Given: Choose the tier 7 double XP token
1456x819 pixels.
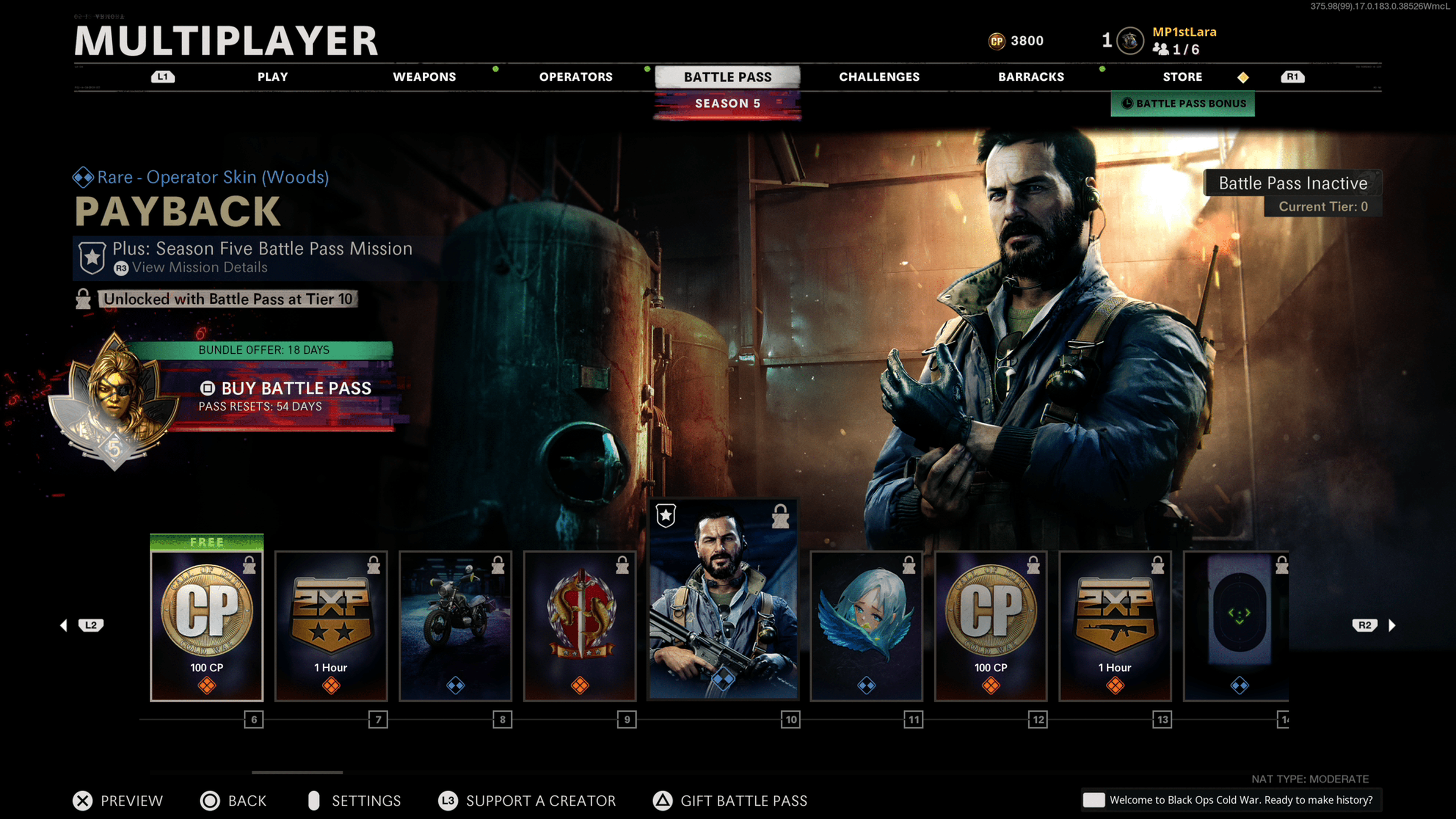Looking at the screenshot, I should [331, 625].
